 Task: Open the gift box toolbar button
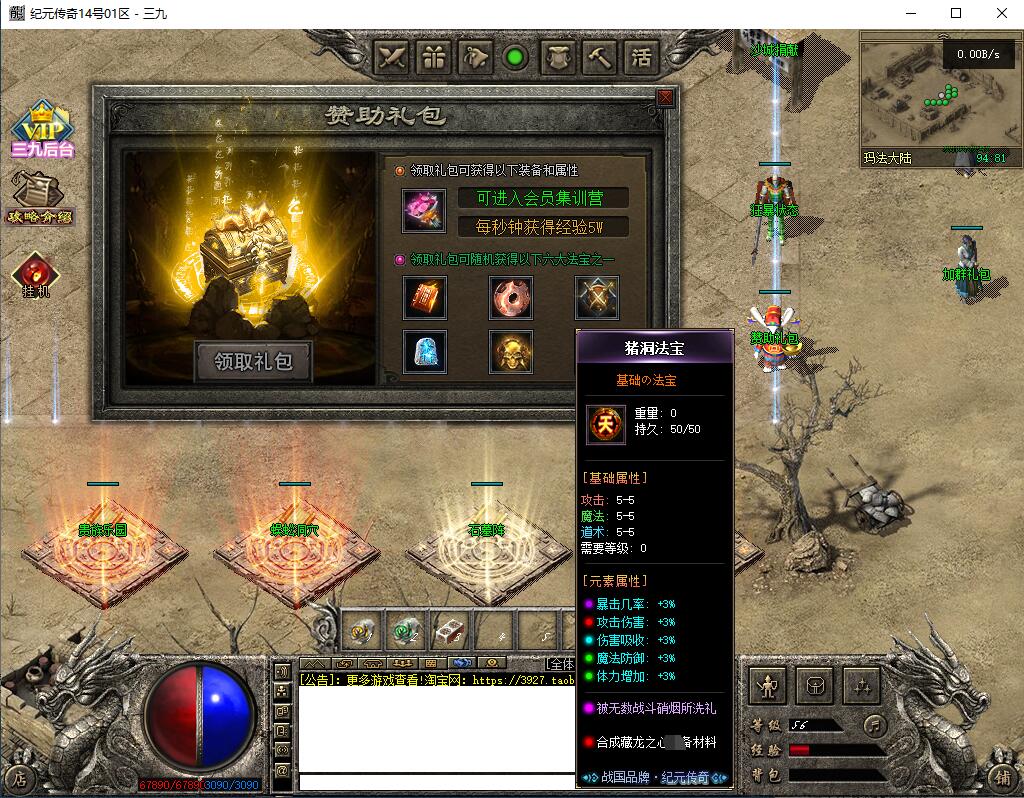coord(434,57)
